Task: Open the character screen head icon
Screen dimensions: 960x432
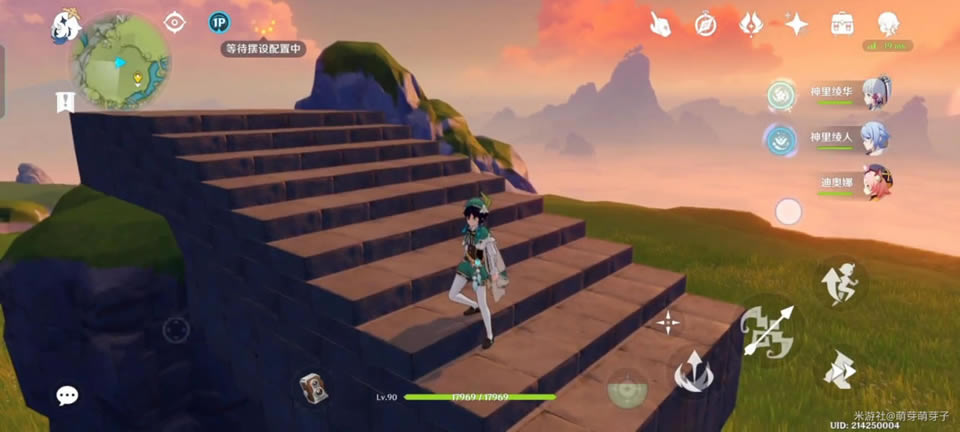Action: pyautogui.click(x=888, y=24)
